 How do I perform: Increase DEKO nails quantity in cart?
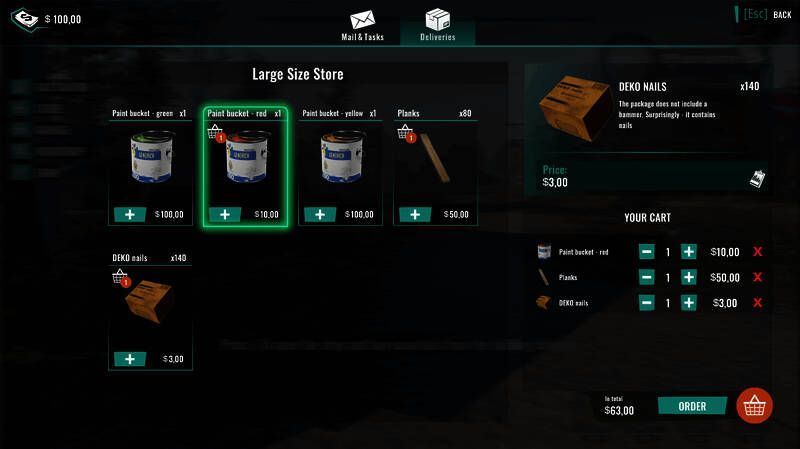tap(689, 302)
